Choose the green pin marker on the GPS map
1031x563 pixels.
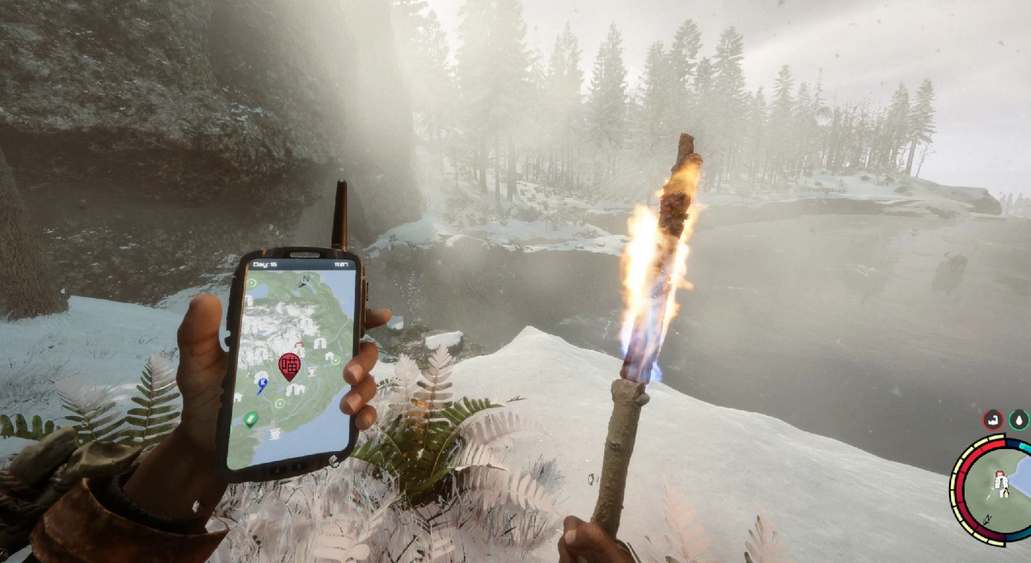[x=251, y=418]
